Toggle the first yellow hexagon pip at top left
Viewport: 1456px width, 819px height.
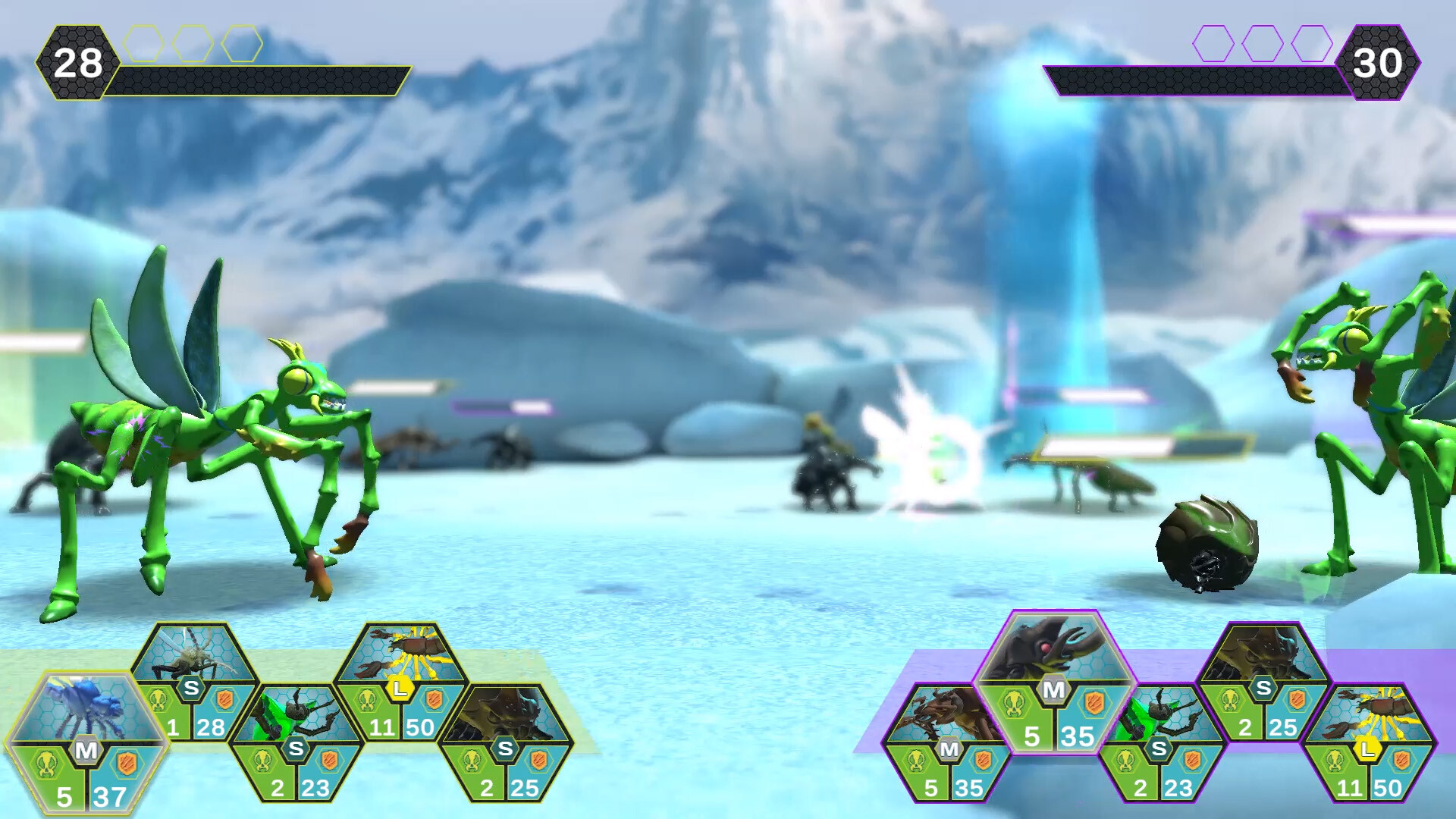pos(143,43)
